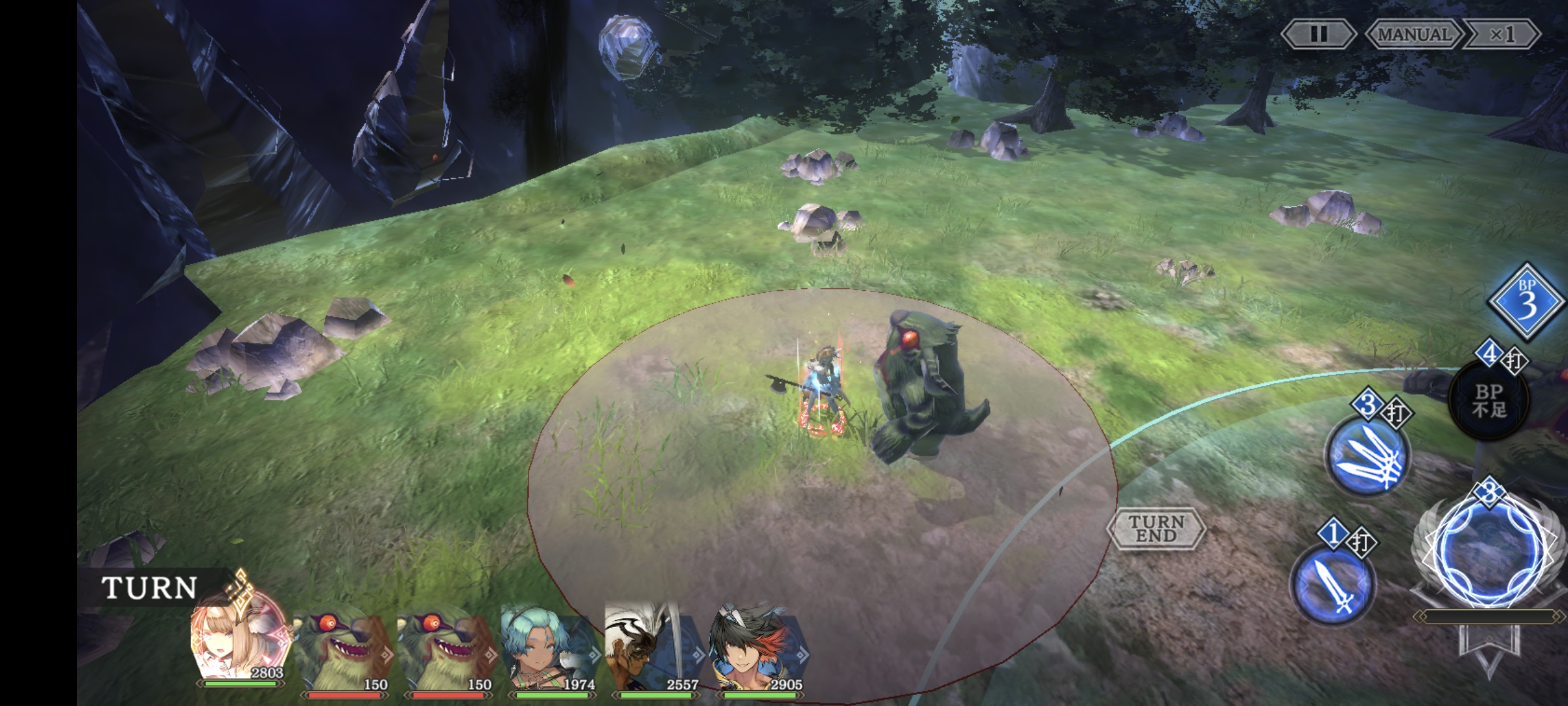Select the disabled BP不足 skill
Viewport: 1568px width, 706px height.
click(1490, 400)
